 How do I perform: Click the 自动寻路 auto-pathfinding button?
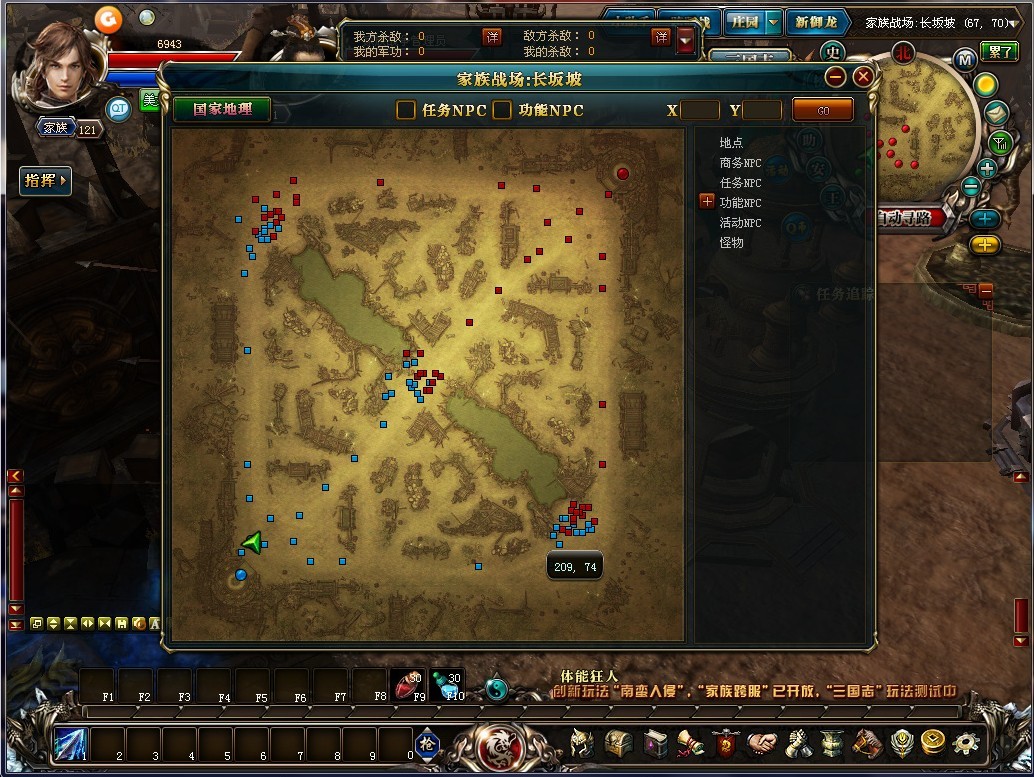pos(908,217)
